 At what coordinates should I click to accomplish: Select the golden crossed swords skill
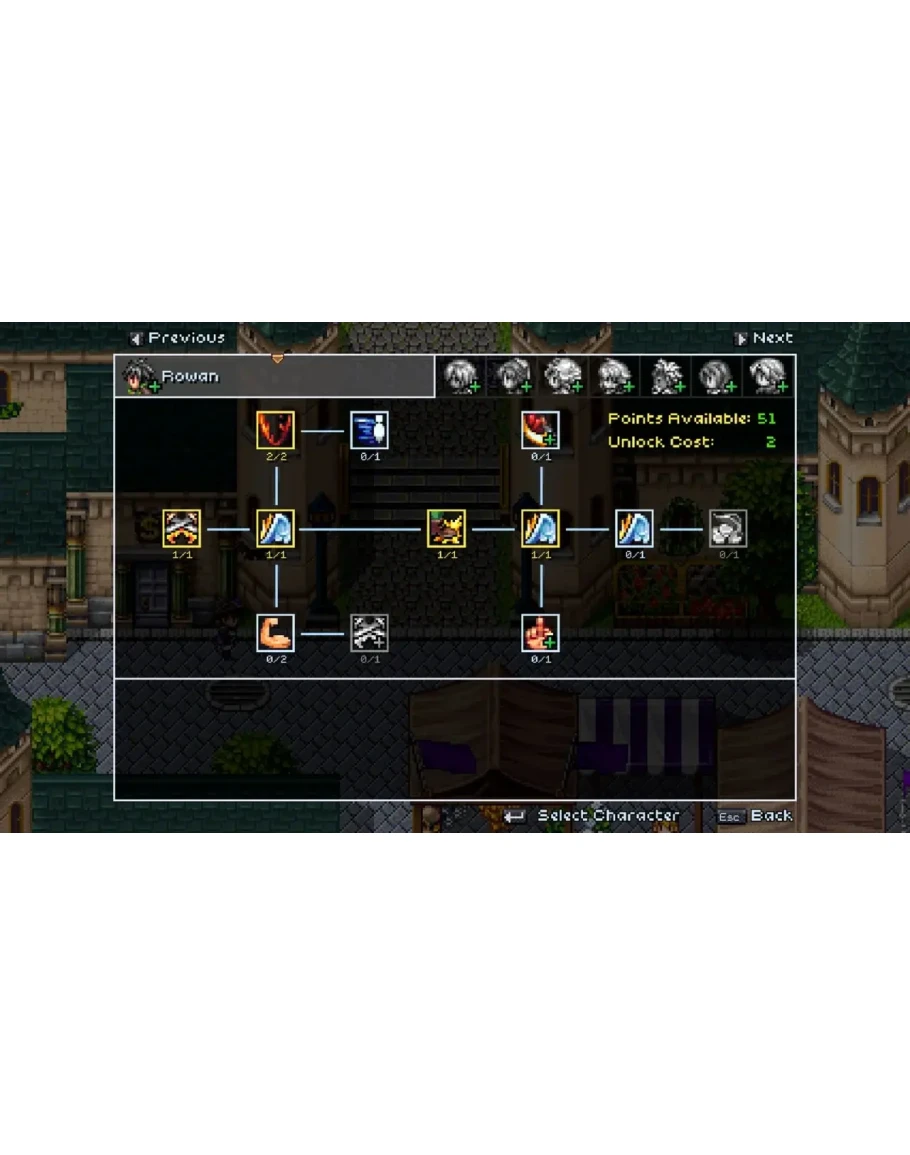(182, 528)
